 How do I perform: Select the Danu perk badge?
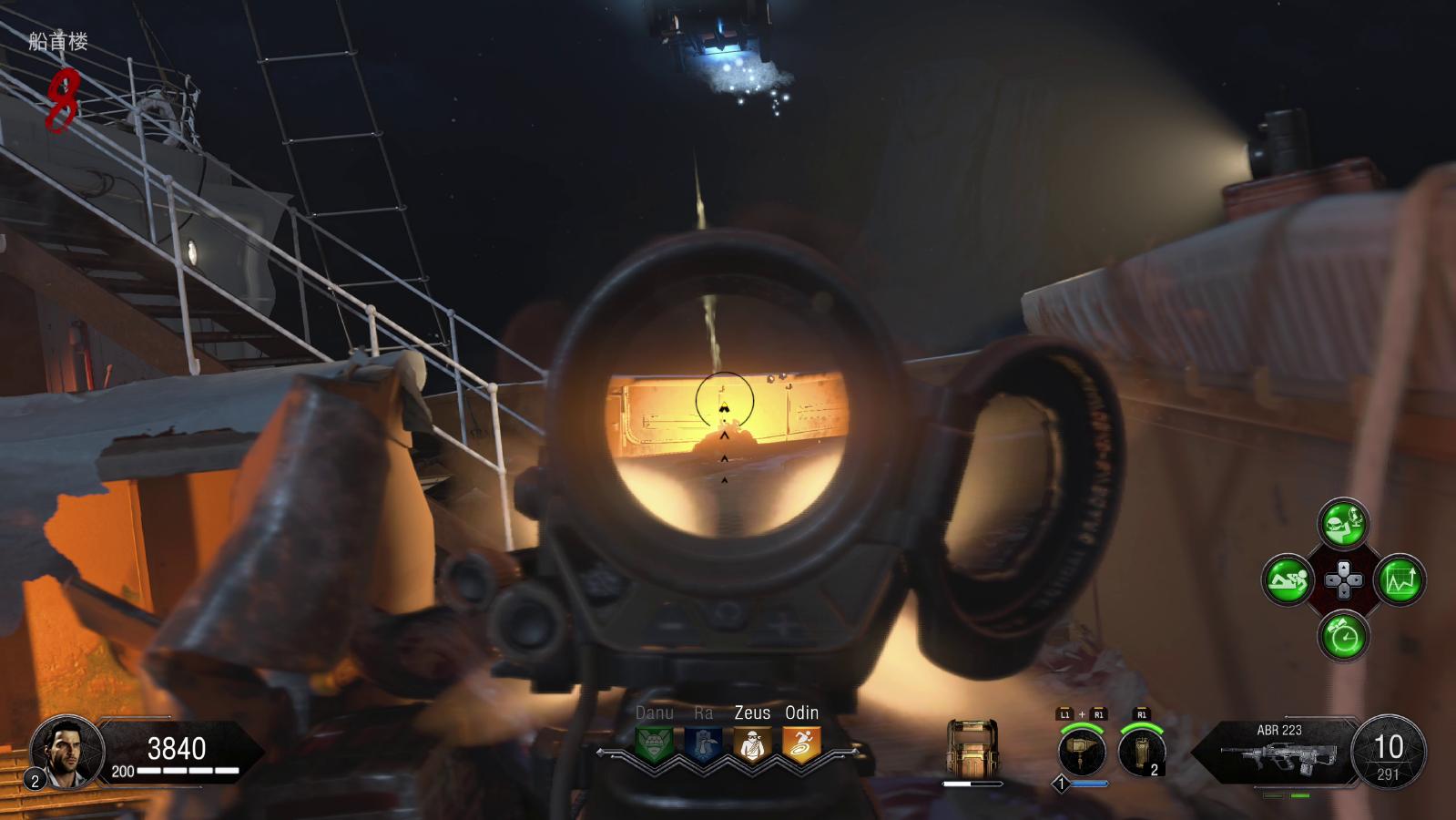click(654, 744)
